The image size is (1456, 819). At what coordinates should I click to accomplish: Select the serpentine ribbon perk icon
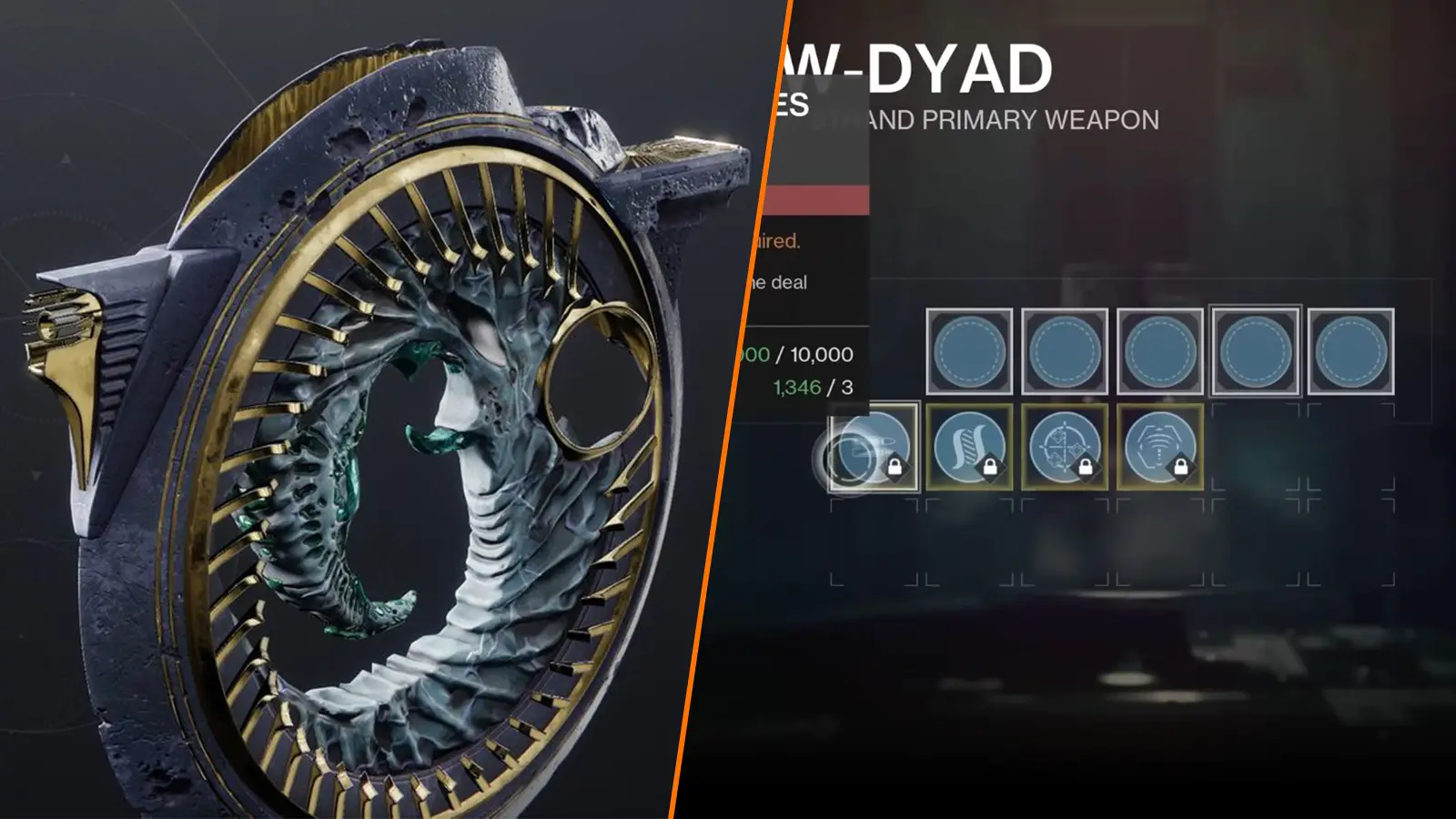[966, 446]
